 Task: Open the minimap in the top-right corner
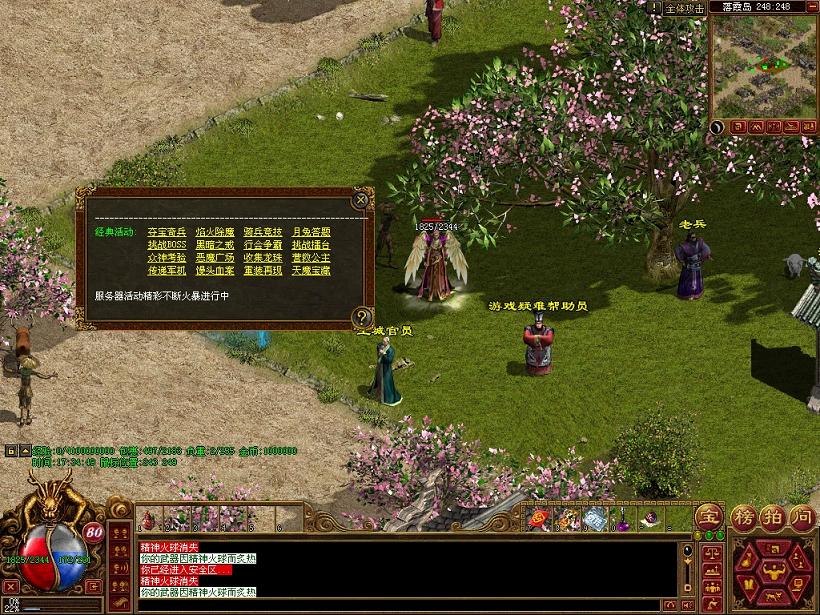pyautogui.click(x=763, y=65)
